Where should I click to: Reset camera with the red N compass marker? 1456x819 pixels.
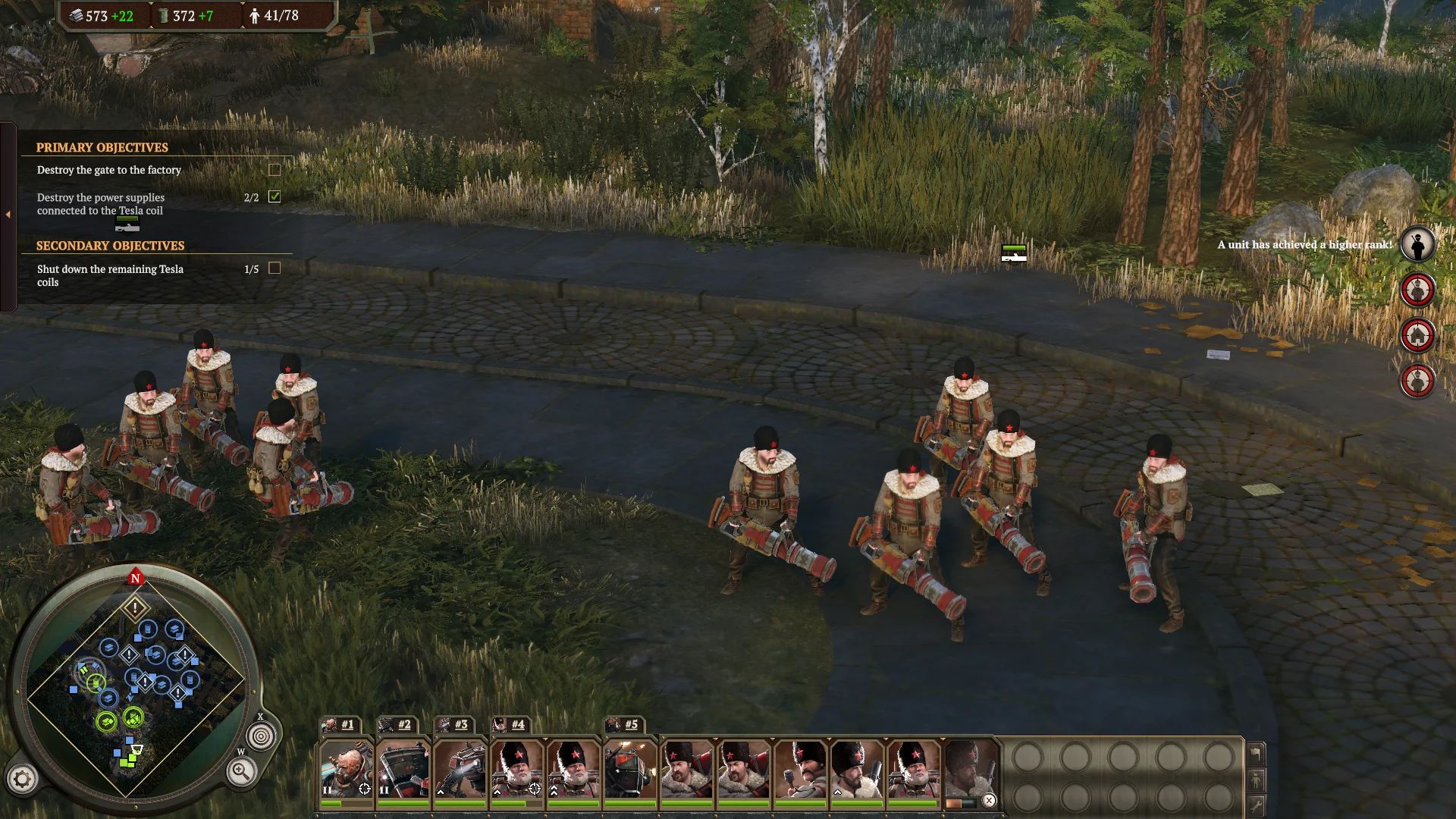(136, 578)
